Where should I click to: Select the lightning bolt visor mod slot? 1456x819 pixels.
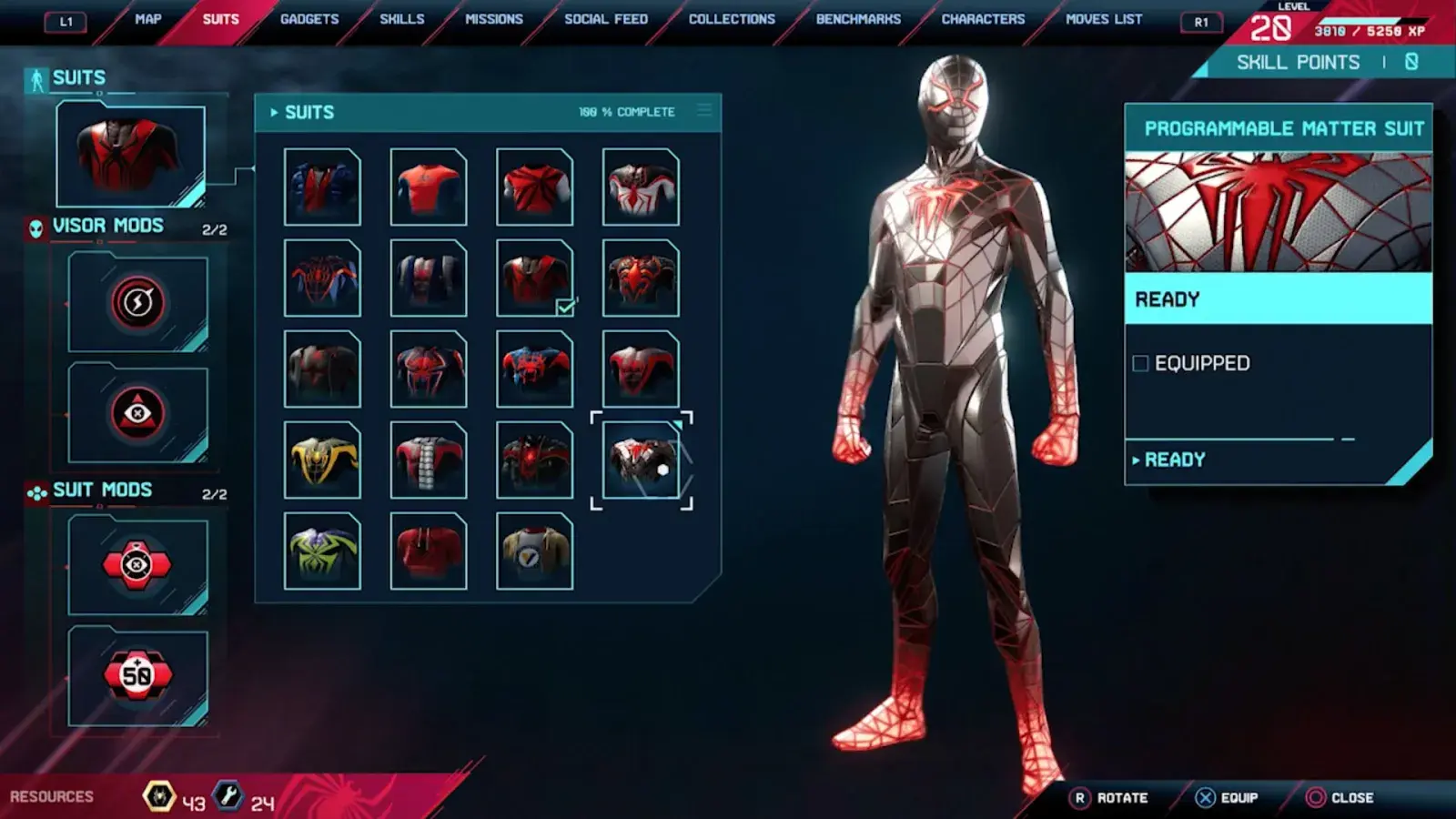point(137,303)
